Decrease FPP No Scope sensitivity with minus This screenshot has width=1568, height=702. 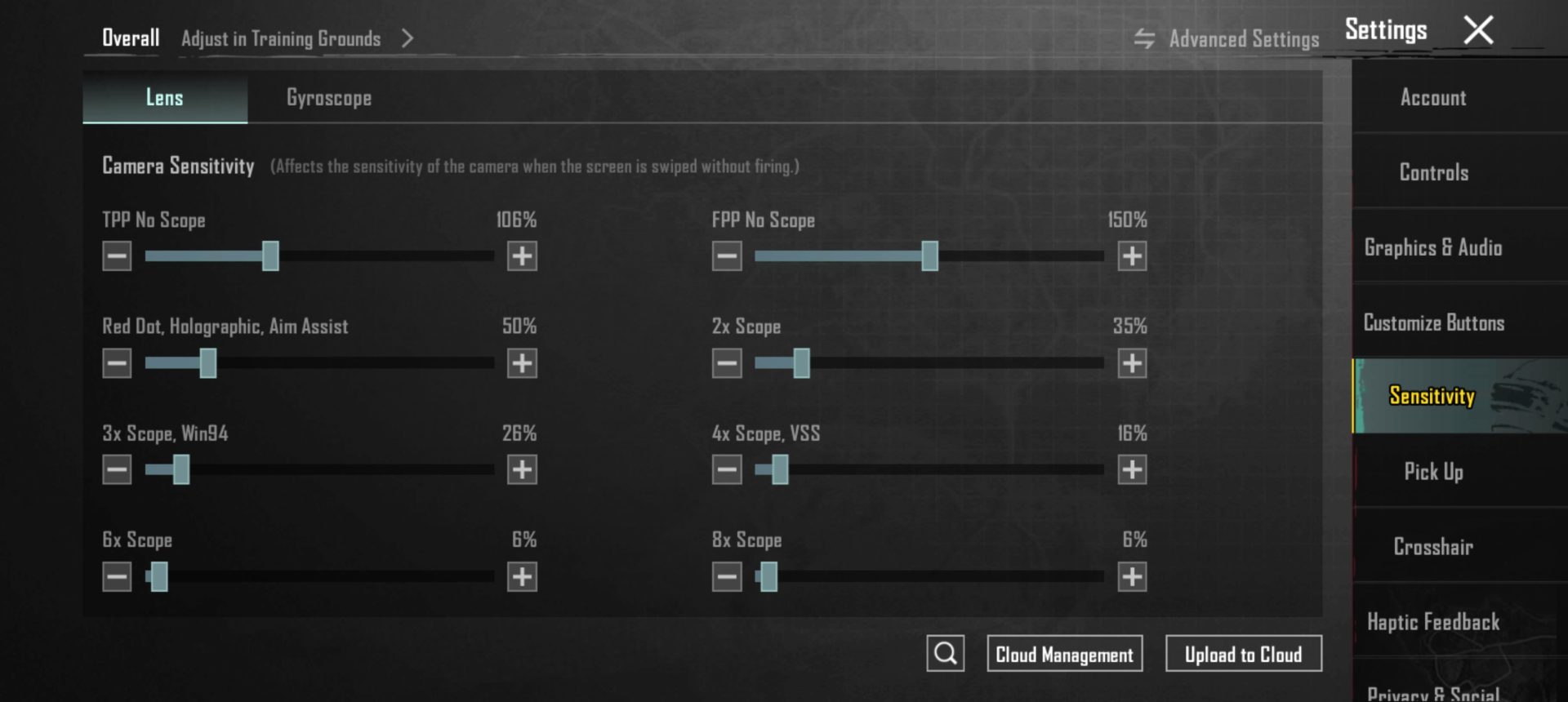[x=725, y=255]
